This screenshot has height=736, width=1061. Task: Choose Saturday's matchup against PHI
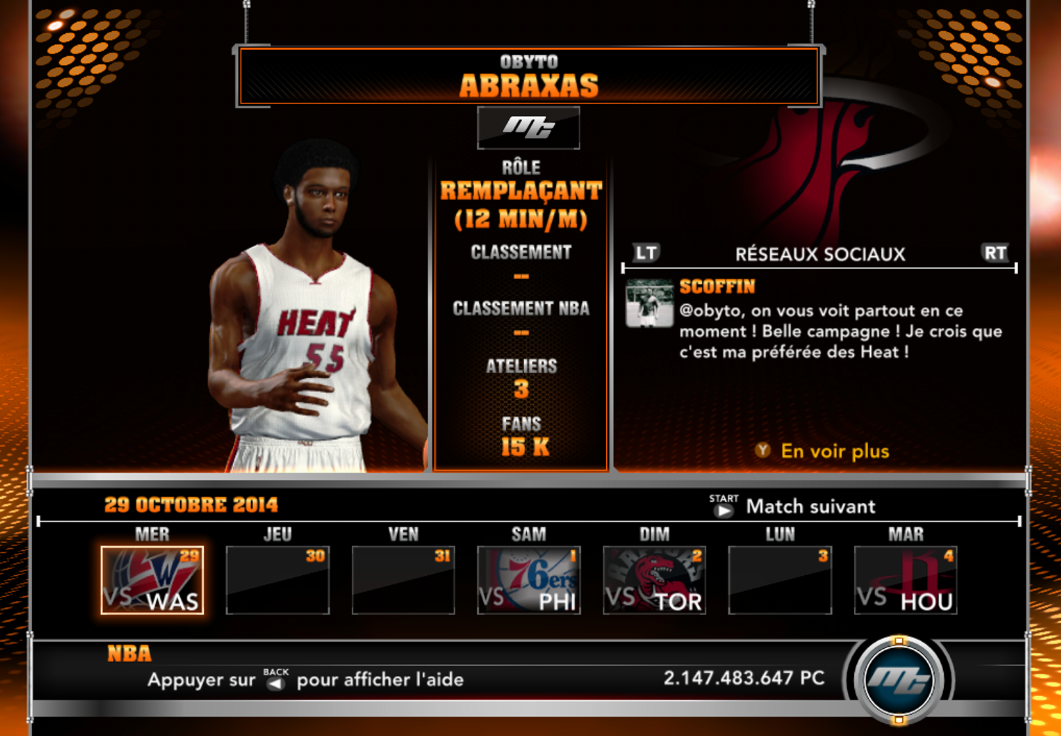[x=529, y=580]
